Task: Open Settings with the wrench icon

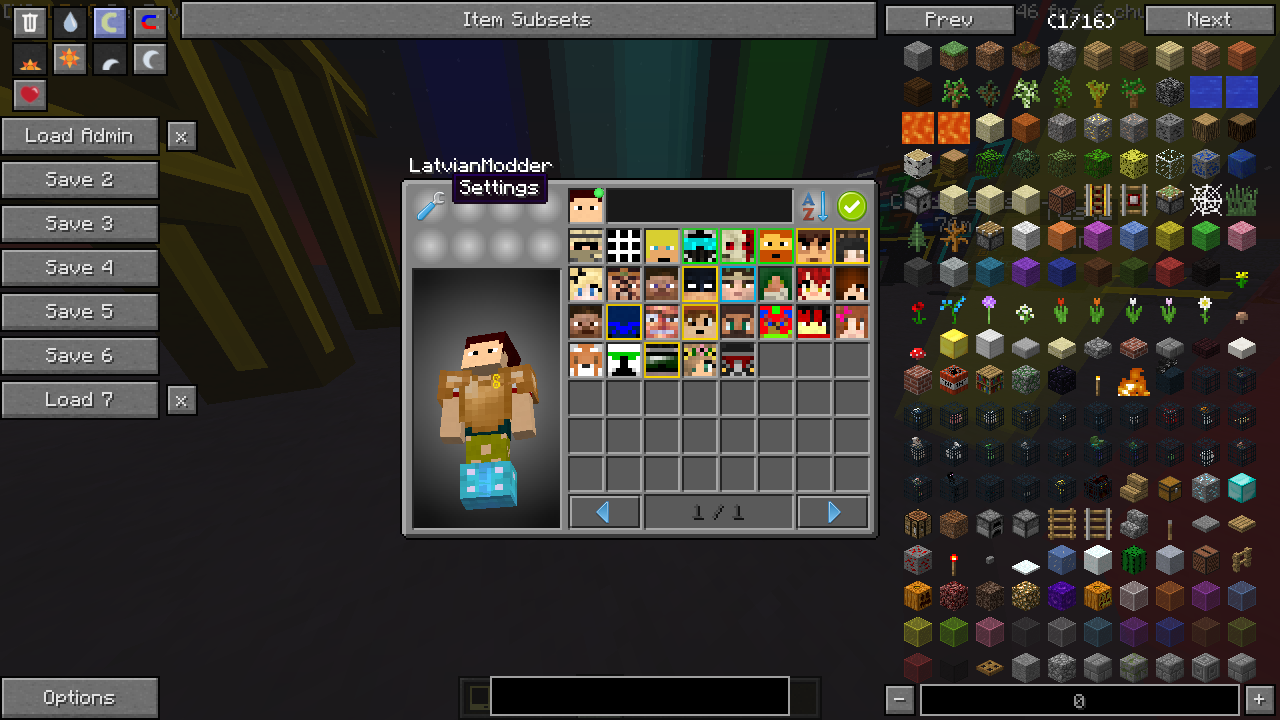Action: (x=431, y=206)
